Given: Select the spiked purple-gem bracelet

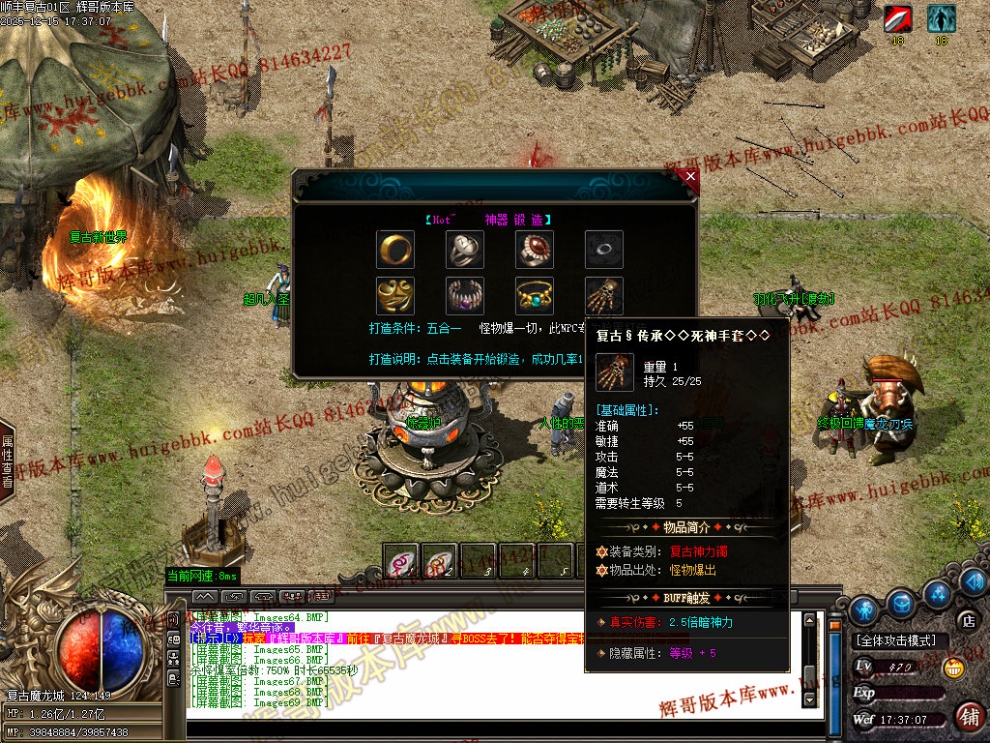Looking at the screenshot, I should 465,296.
